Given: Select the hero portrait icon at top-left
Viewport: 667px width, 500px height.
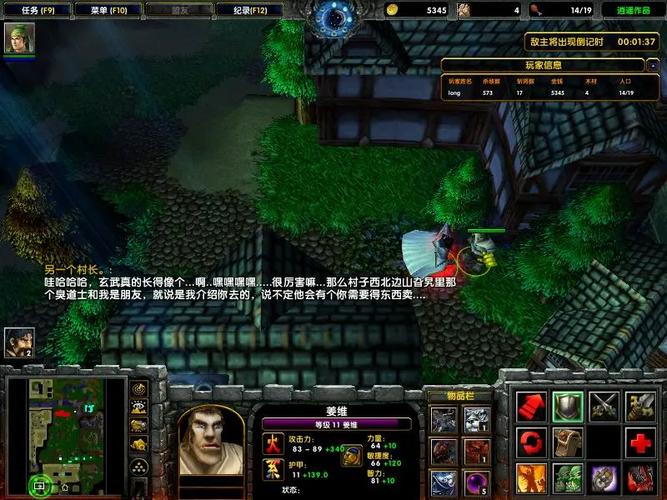Looking at the screenshot, I should point(19,38).
